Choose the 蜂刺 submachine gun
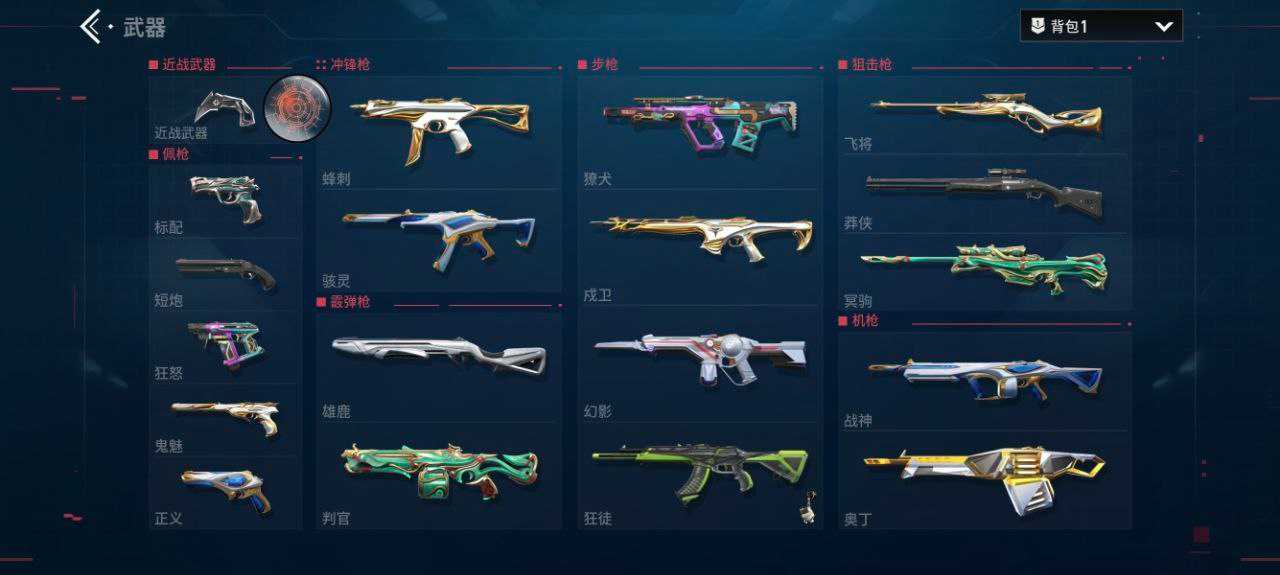 click(x=438, y=130)
